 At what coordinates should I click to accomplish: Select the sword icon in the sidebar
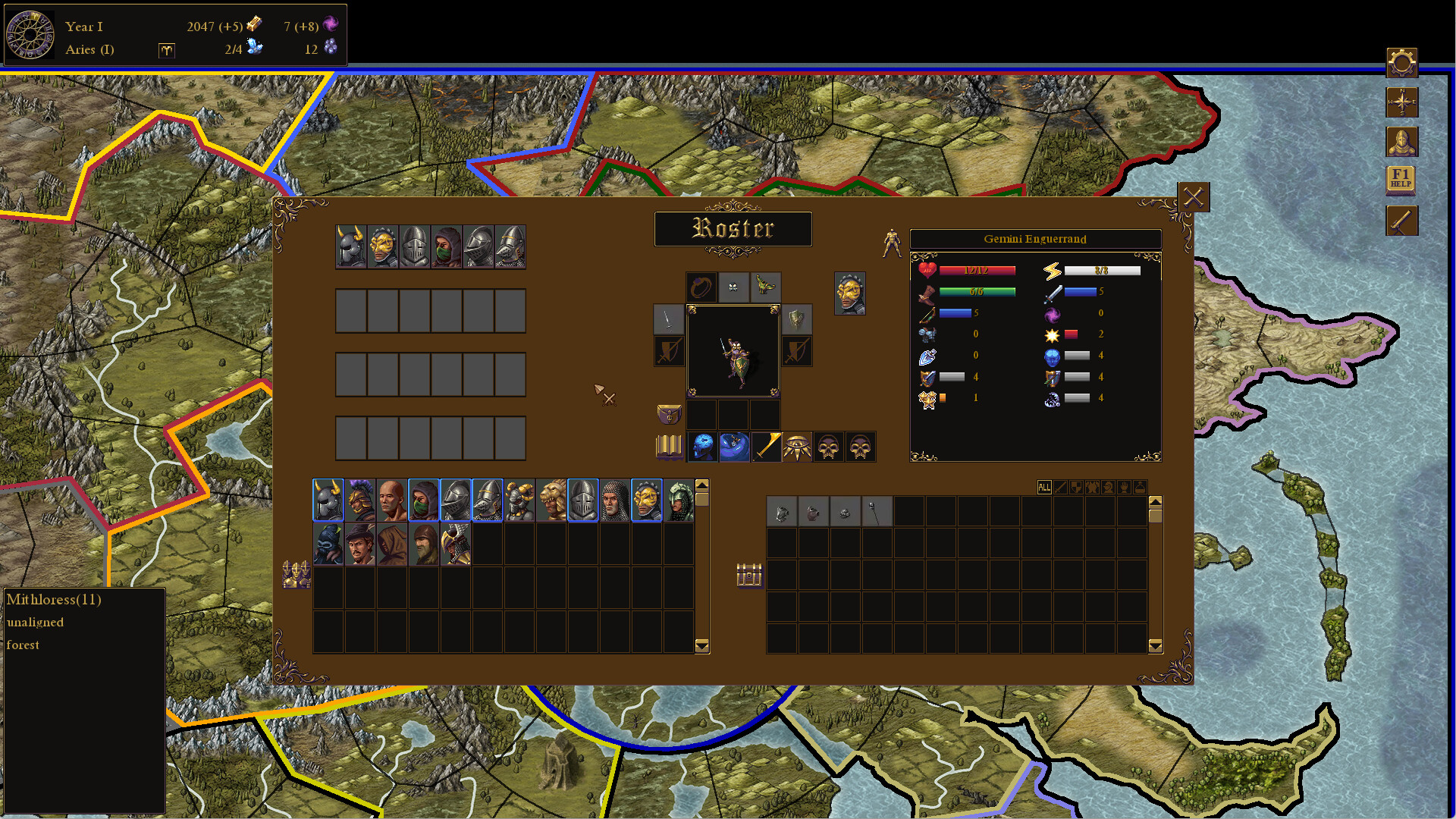[1401, 221]
